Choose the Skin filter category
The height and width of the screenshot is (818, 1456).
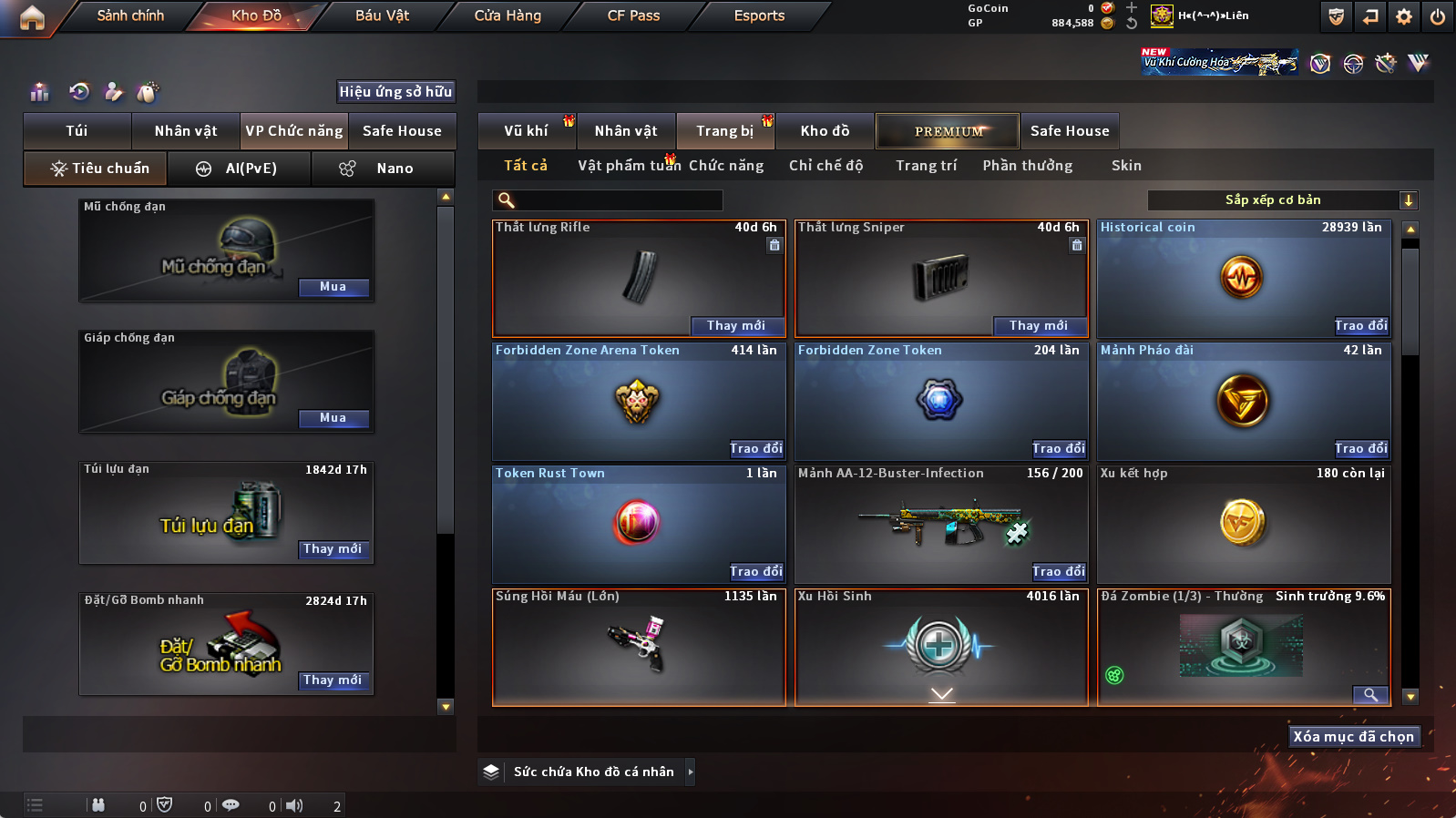click(x=1126, y=166)
